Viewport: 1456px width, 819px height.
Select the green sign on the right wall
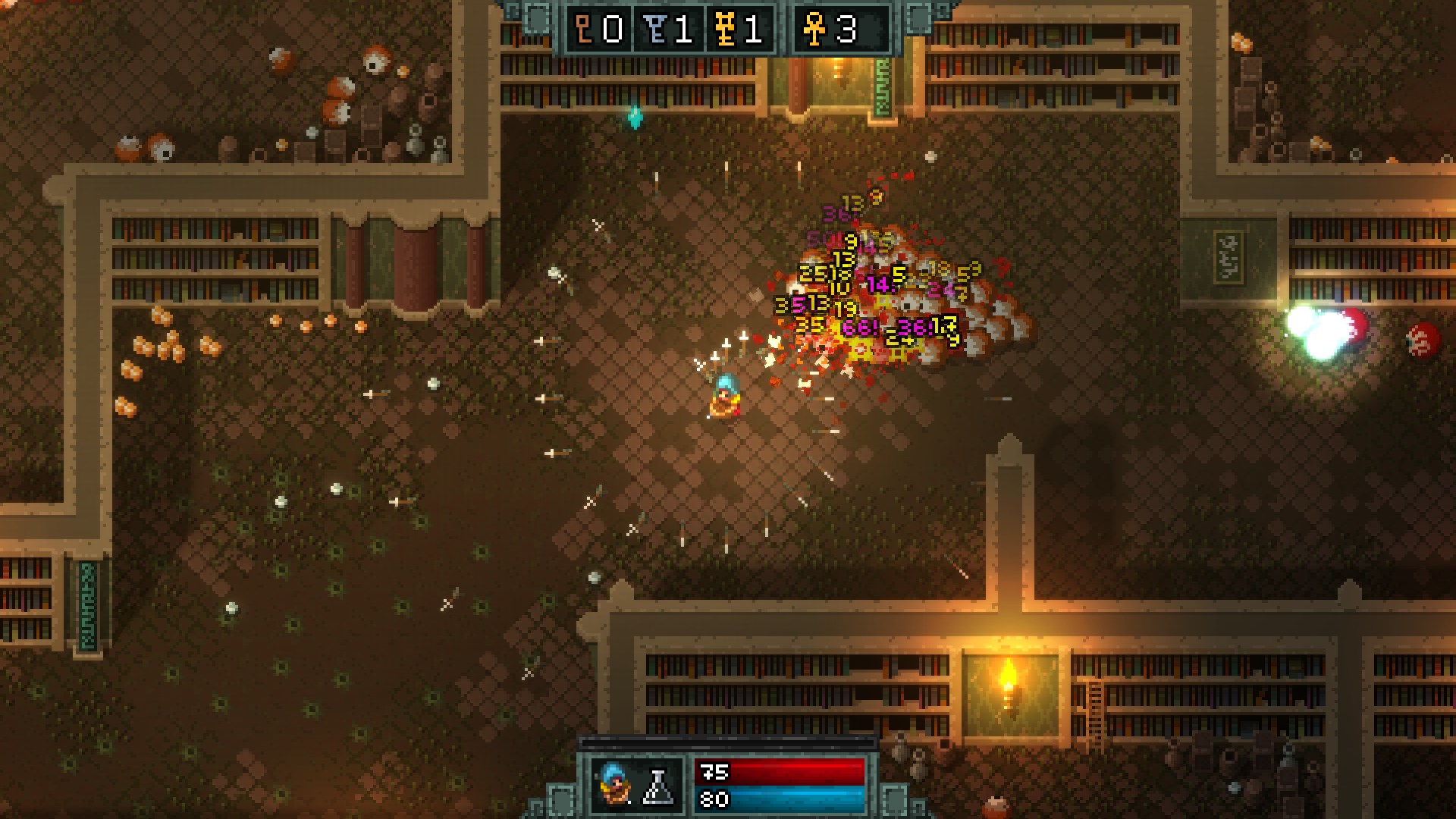(1230, 258)
